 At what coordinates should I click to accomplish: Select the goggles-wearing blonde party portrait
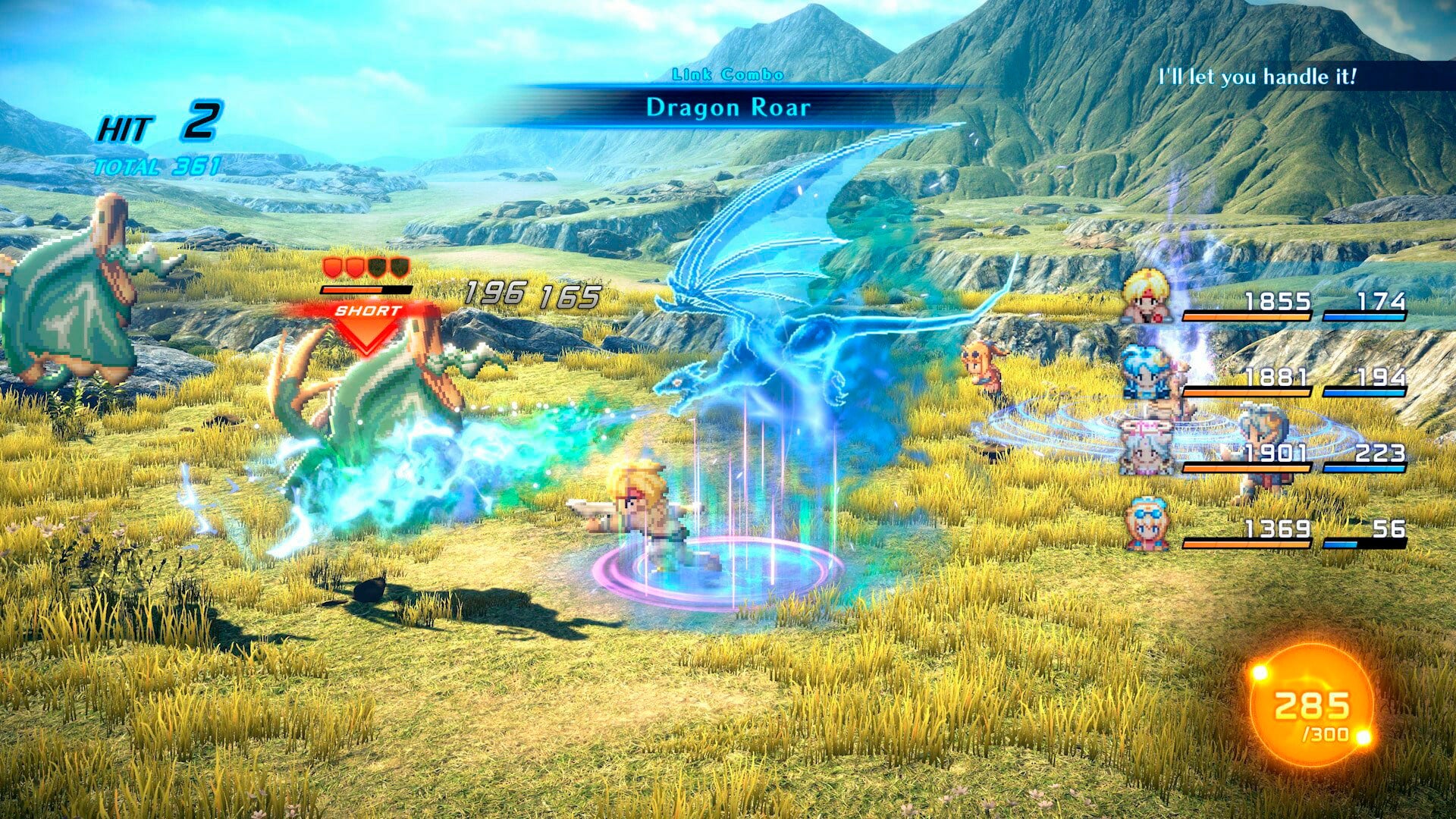pos(1147,523)
